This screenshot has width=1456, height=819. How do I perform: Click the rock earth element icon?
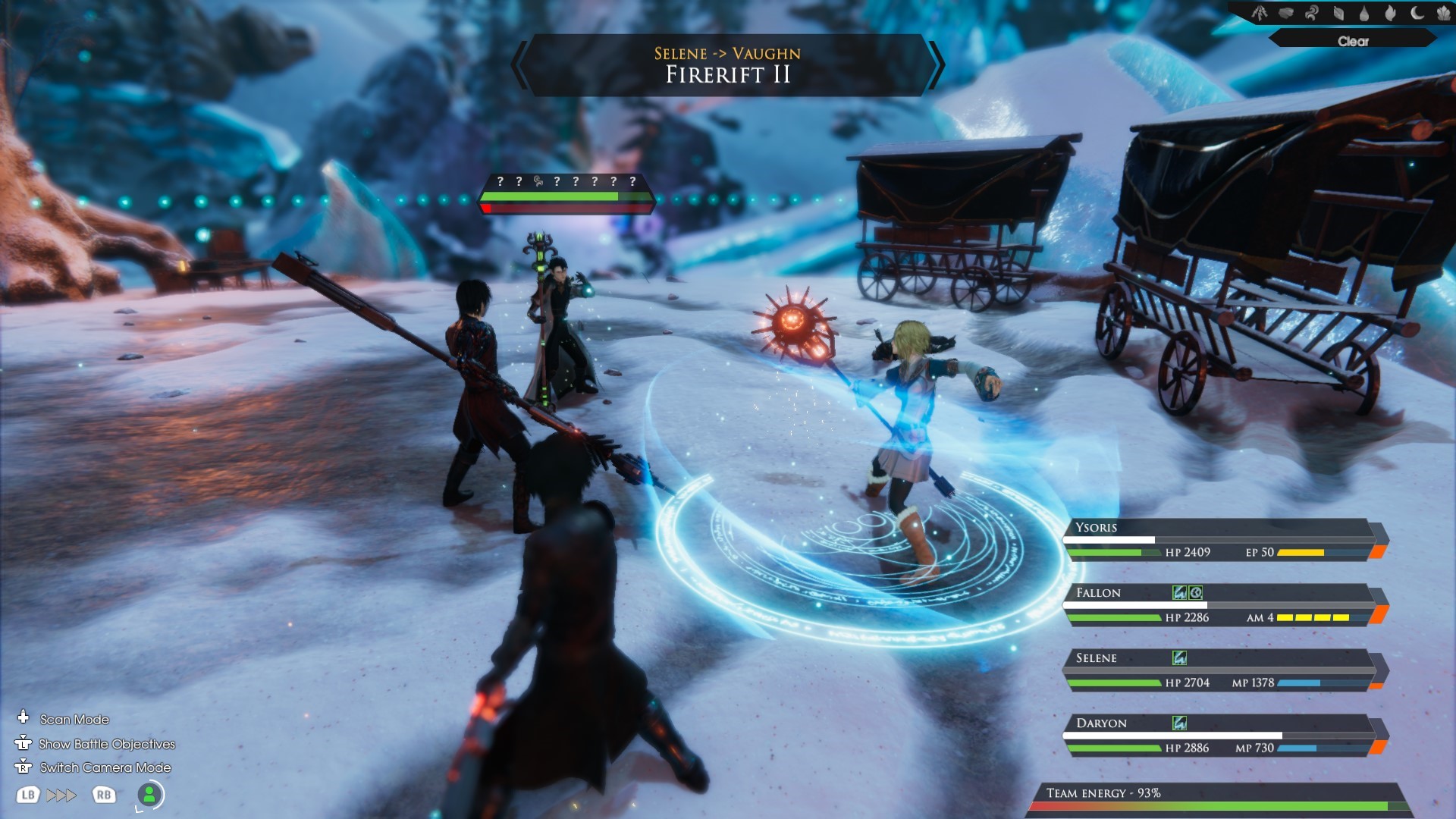[1285, 13]
